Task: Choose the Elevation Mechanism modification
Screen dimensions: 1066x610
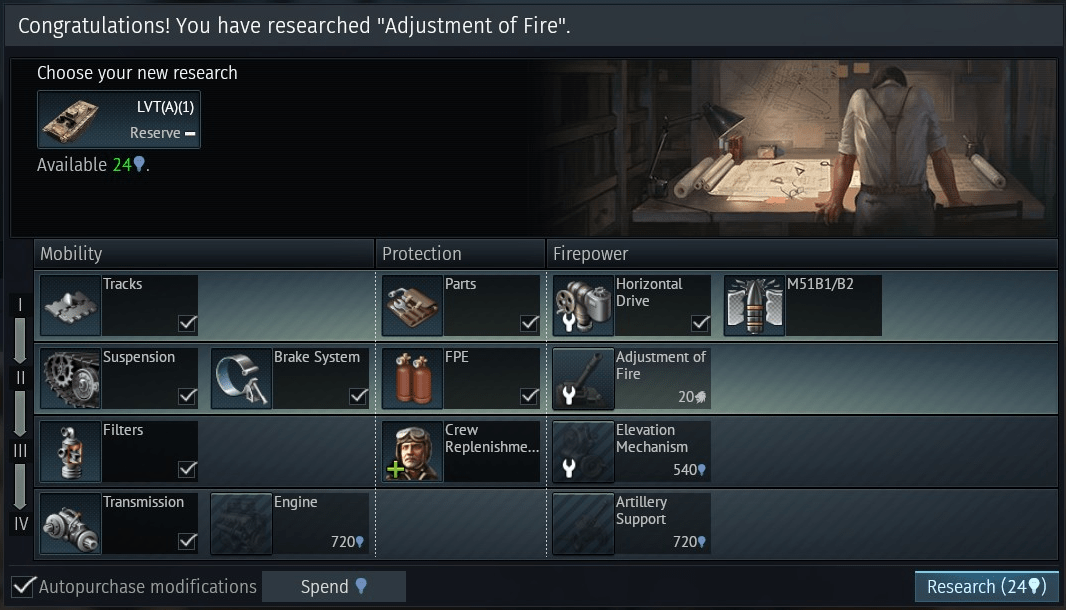Action: (x=632, y=451)
